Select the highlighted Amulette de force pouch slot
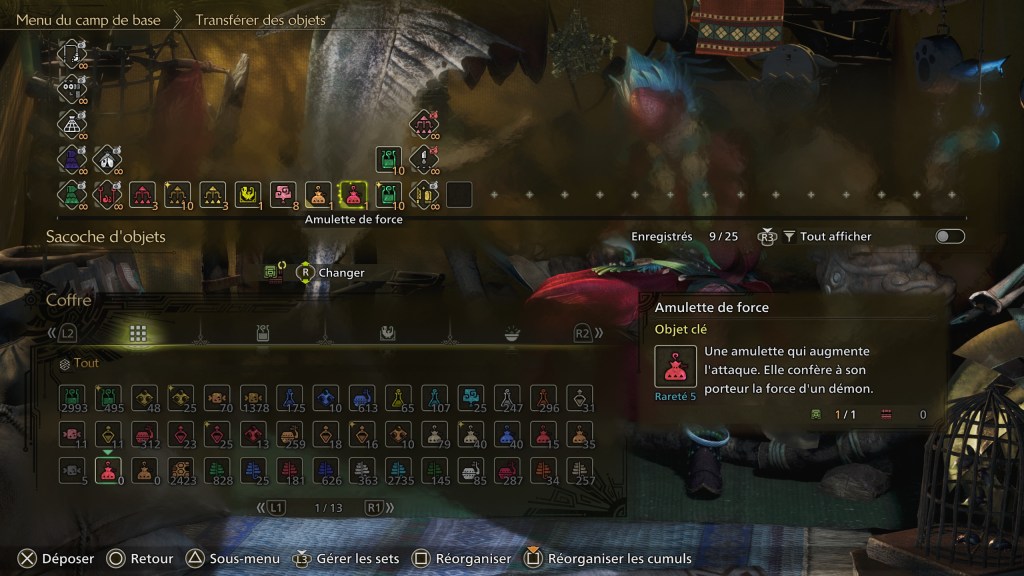Screen dimensions: 1024x576 pos(352,194)
